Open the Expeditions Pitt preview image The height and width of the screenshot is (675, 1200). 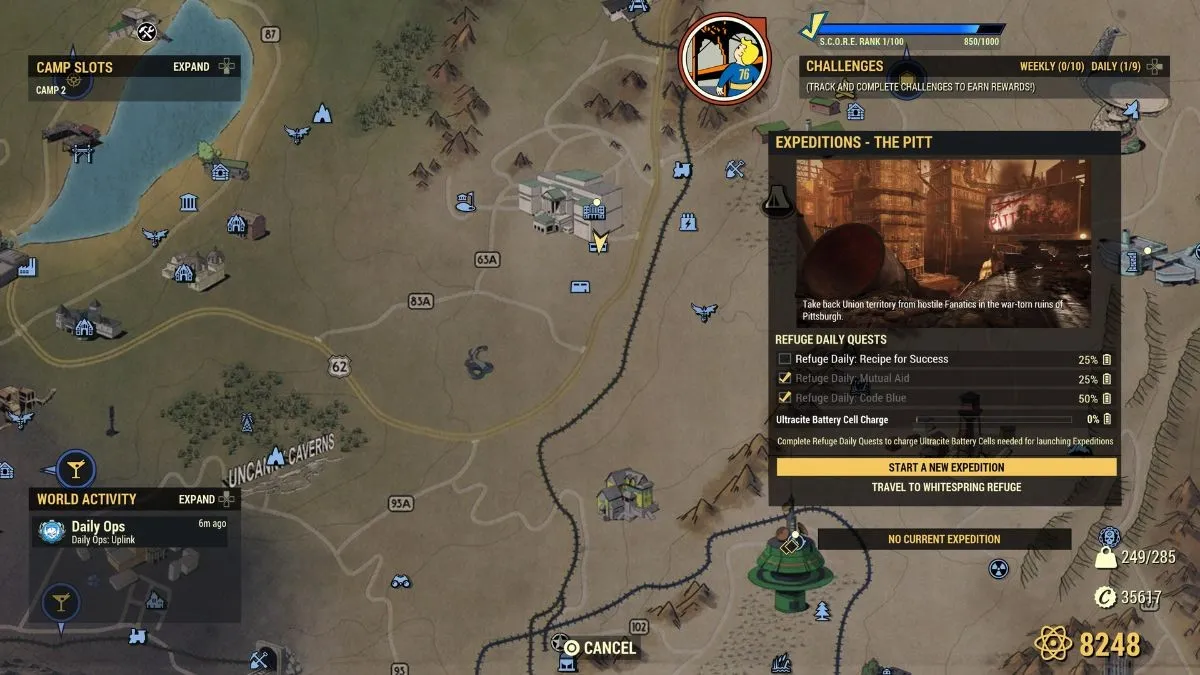click(943, 242)
